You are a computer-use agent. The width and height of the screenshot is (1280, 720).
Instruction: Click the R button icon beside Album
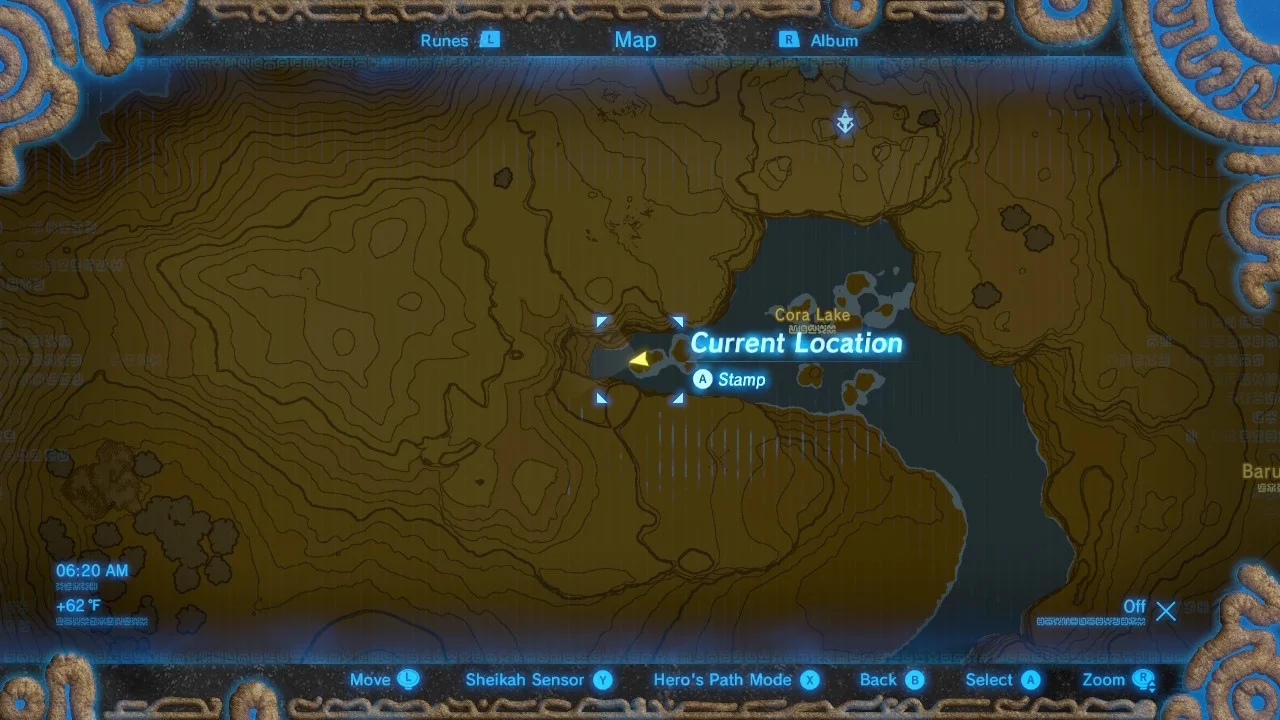tap(789, 40)
